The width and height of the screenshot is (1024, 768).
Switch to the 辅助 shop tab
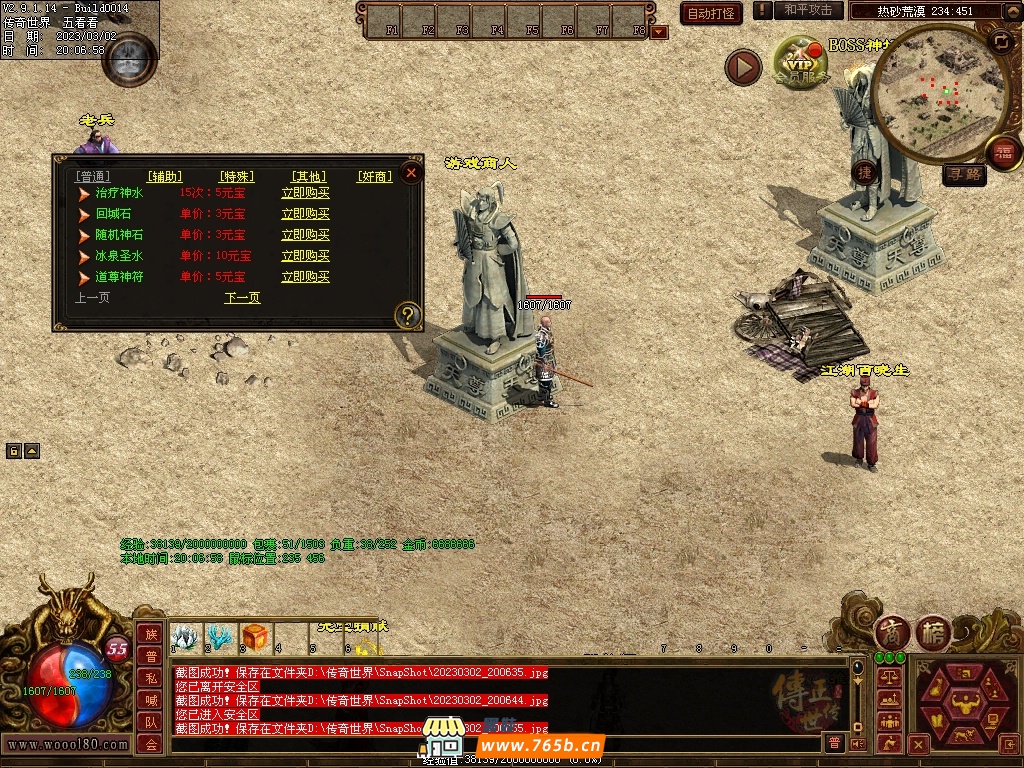[x=165, y=177]
